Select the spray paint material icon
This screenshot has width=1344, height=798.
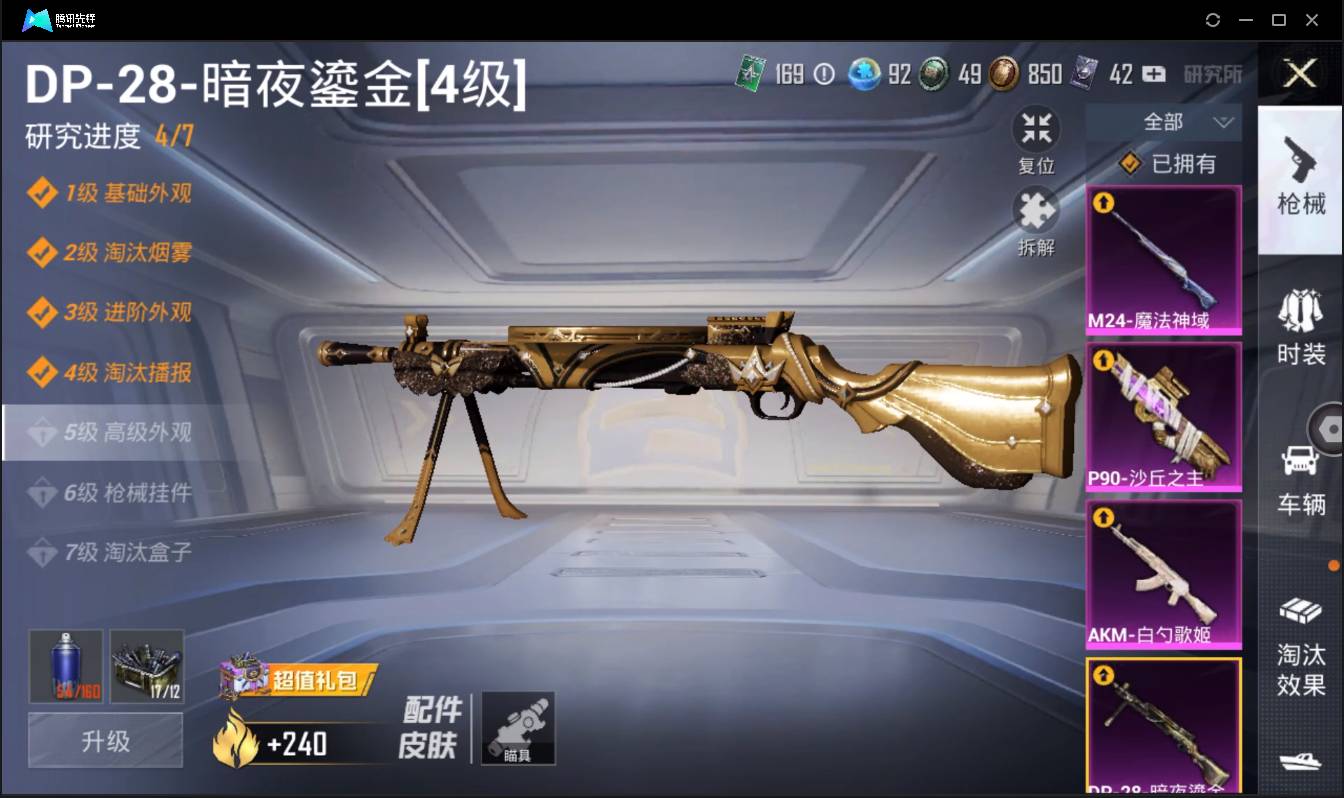(63, 665)
